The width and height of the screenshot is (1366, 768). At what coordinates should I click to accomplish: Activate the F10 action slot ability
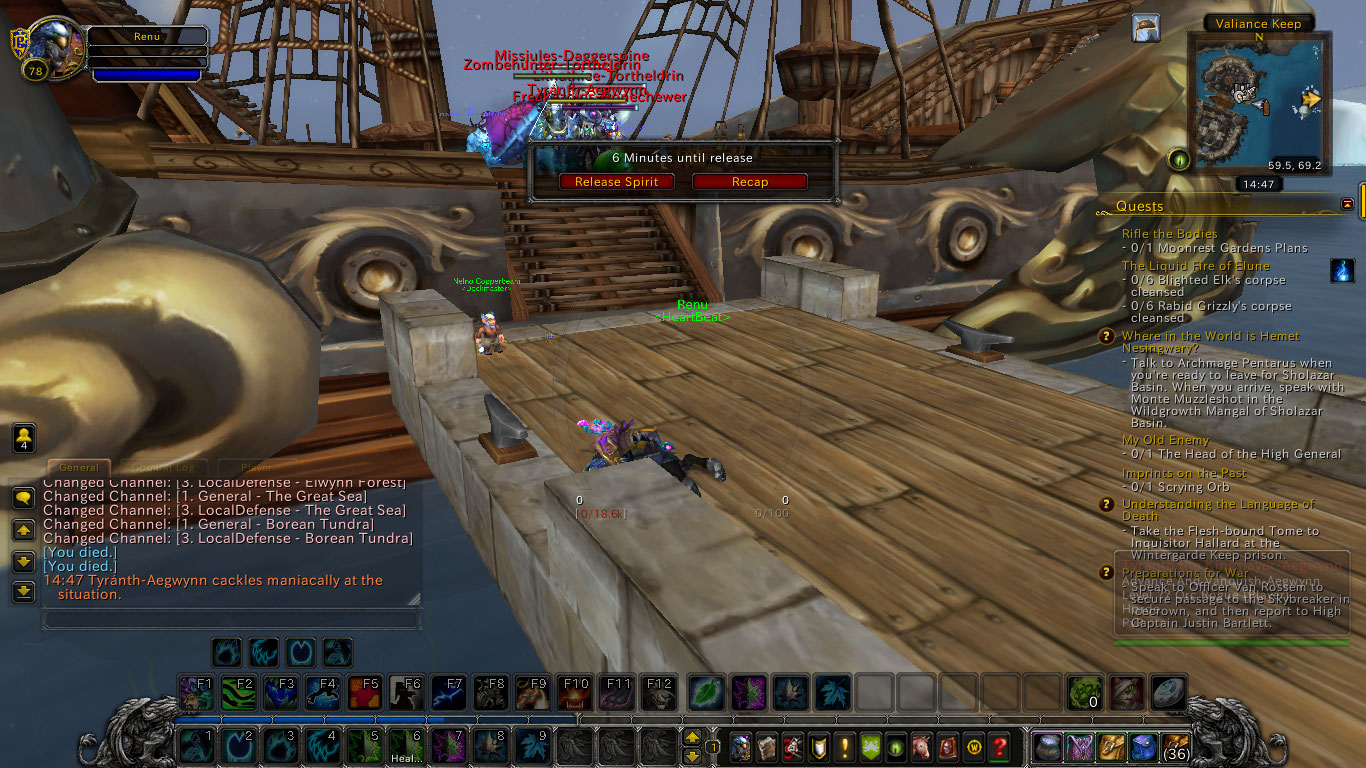click(x=574, y=692)
